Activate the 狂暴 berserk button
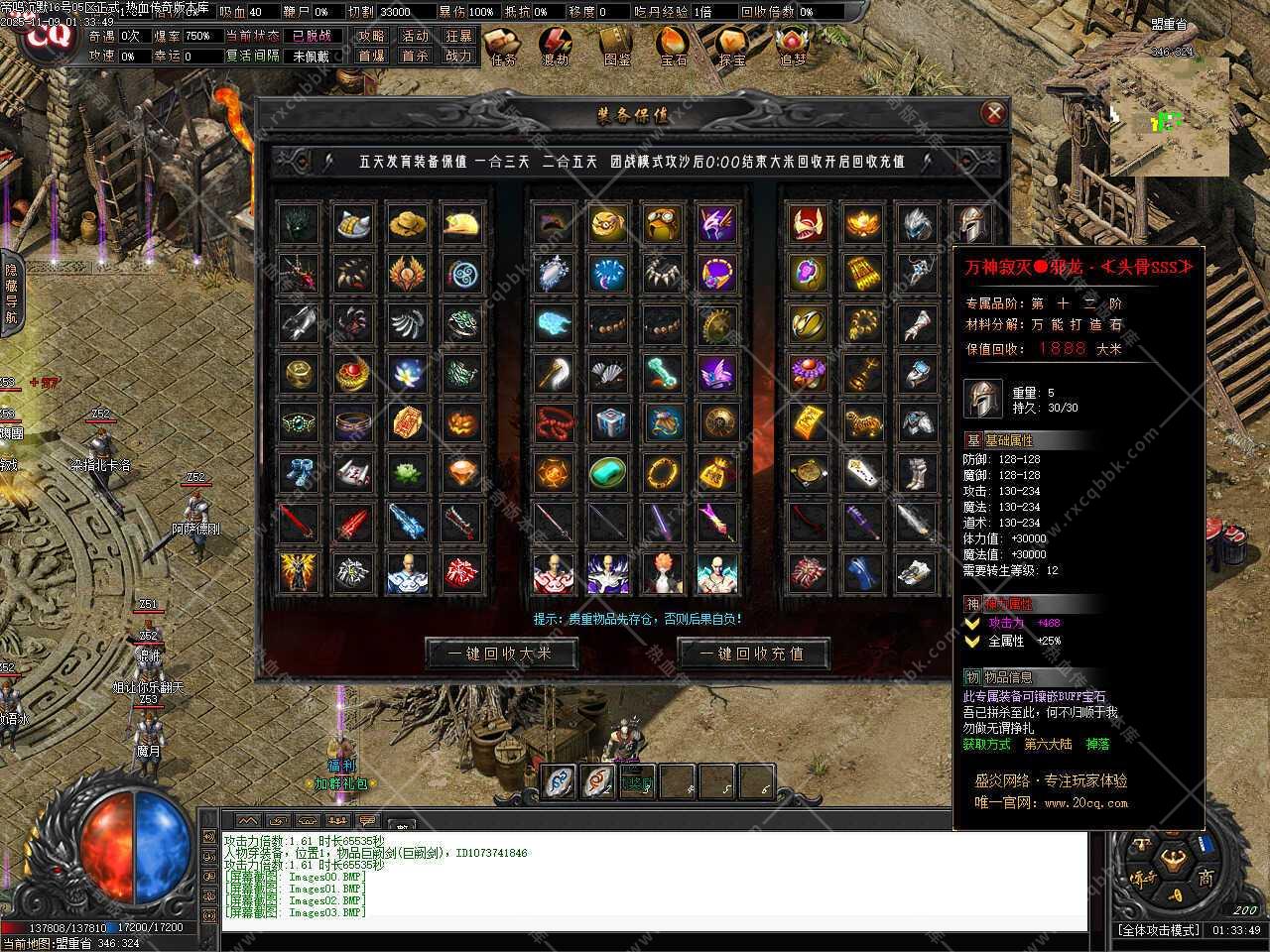The width and height of the screenshot is (1270, 952). click(458, 37)
